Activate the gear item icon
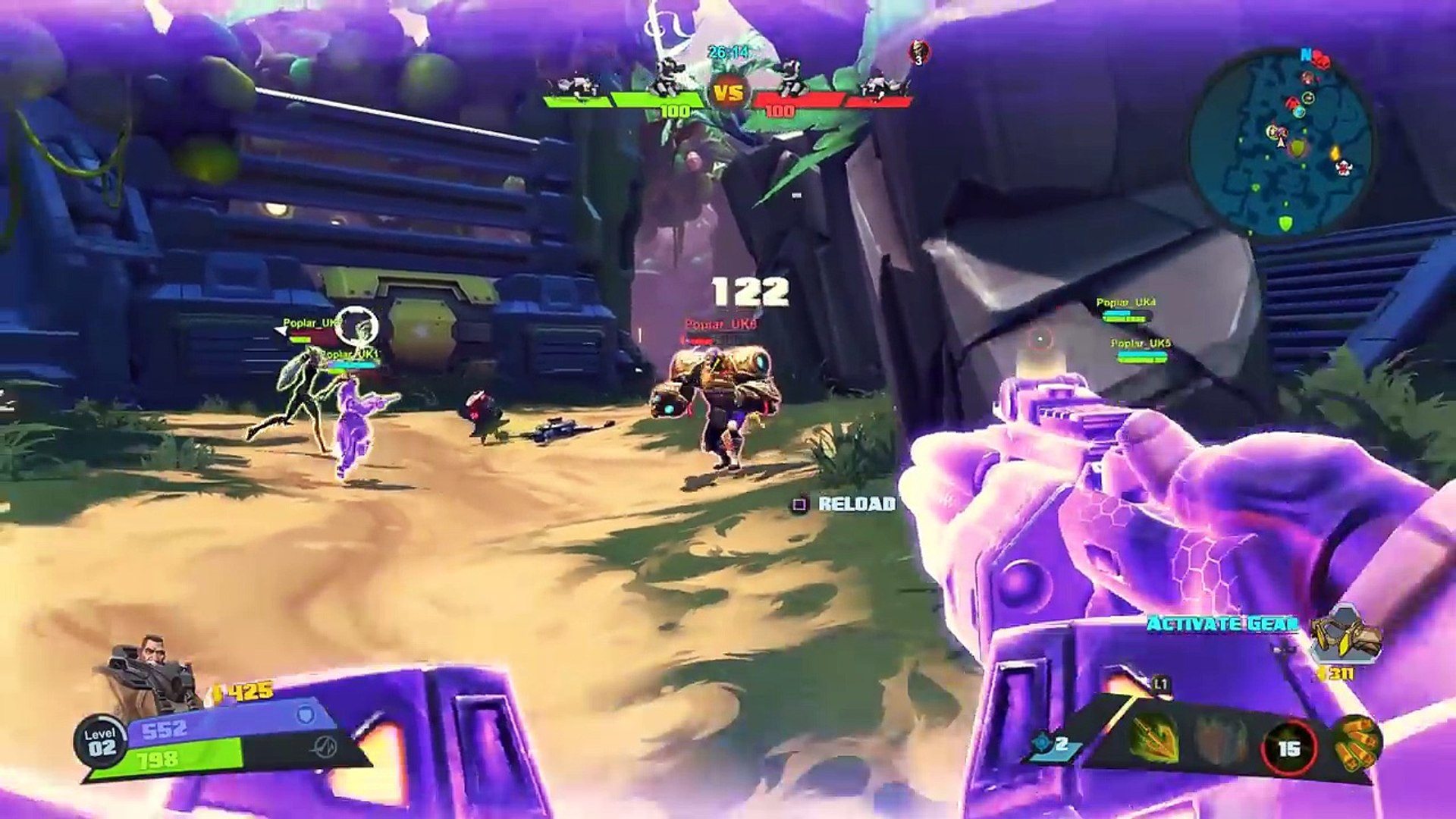The height and width of the screenshot is (819, 1456). (1347, 635)
